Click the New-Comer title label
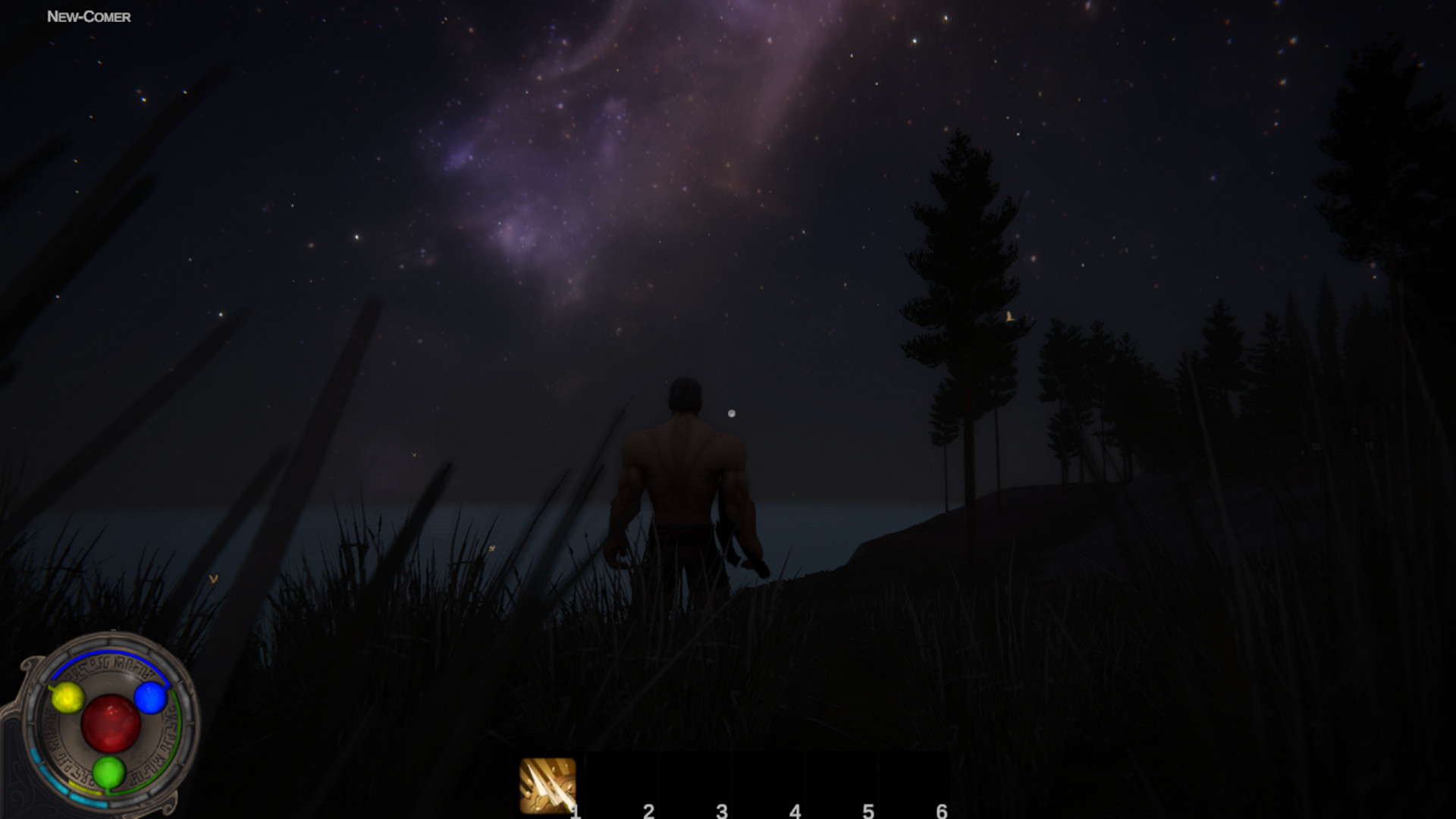This screenshot has width=1456, height=819. tap(88, 15)
